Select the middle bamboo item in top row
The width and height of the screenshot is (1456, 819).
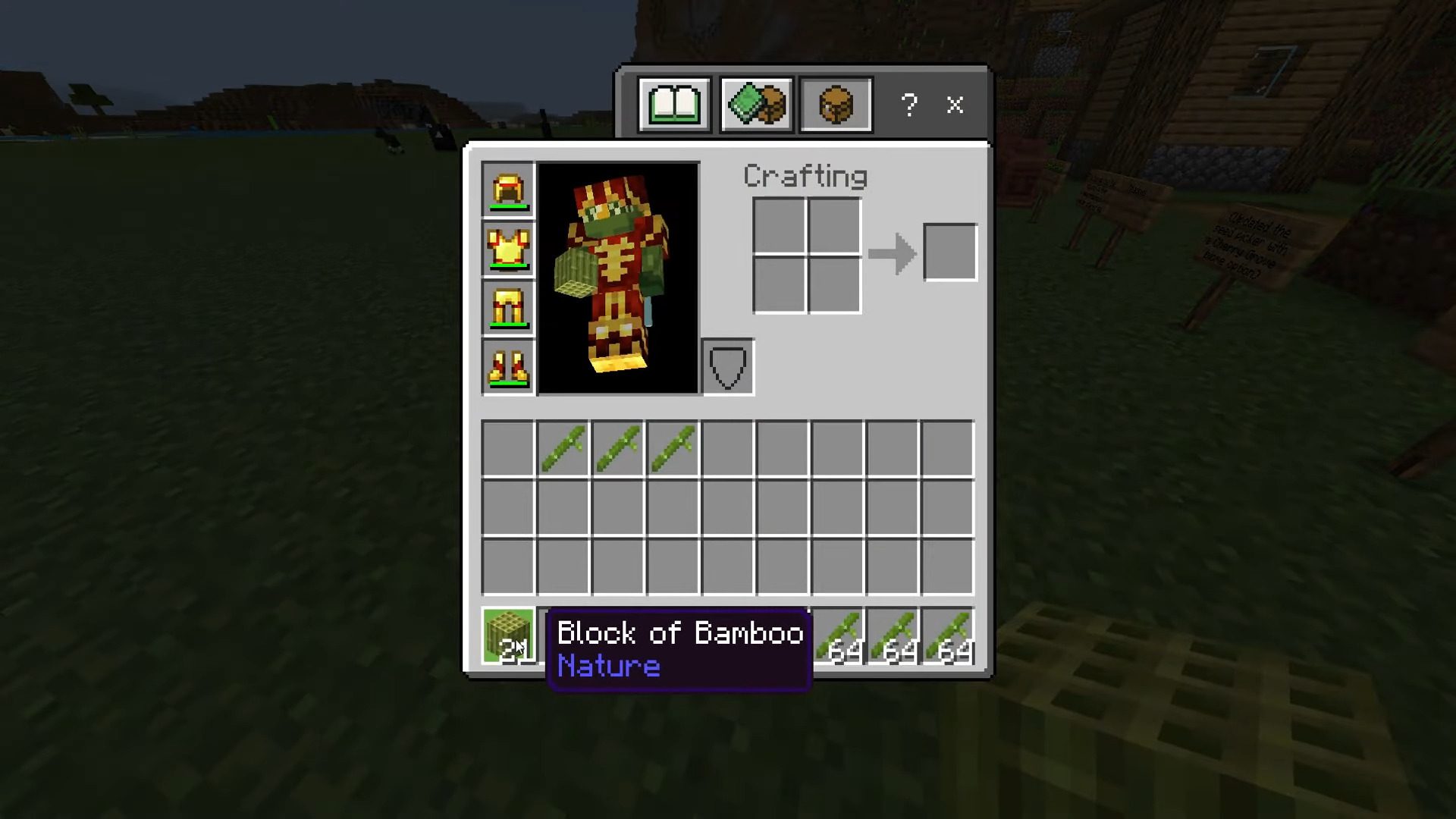[618, 447]
